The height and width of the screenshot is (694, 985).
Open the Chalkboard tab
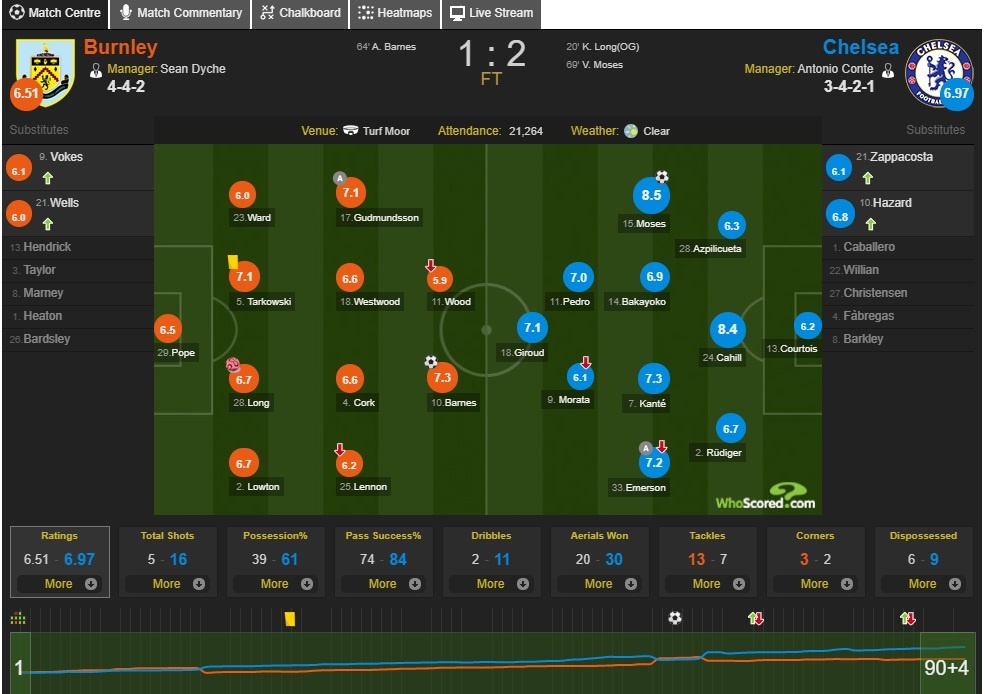click(300, 13)
